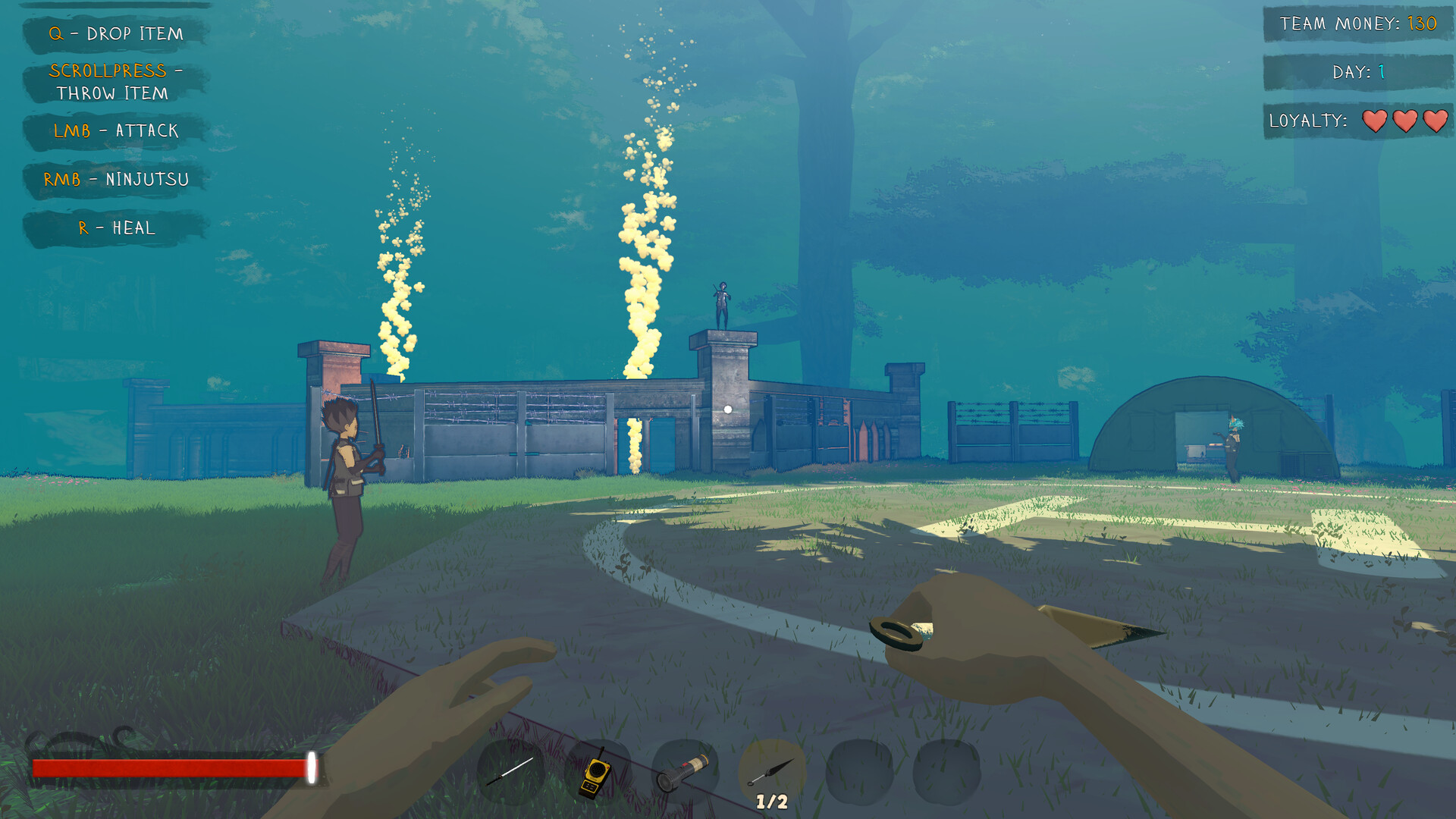Viewport: 1456px width, 819px height.
Task: Click the R - Heal keybind hint
Action: (x=115, y=227)
